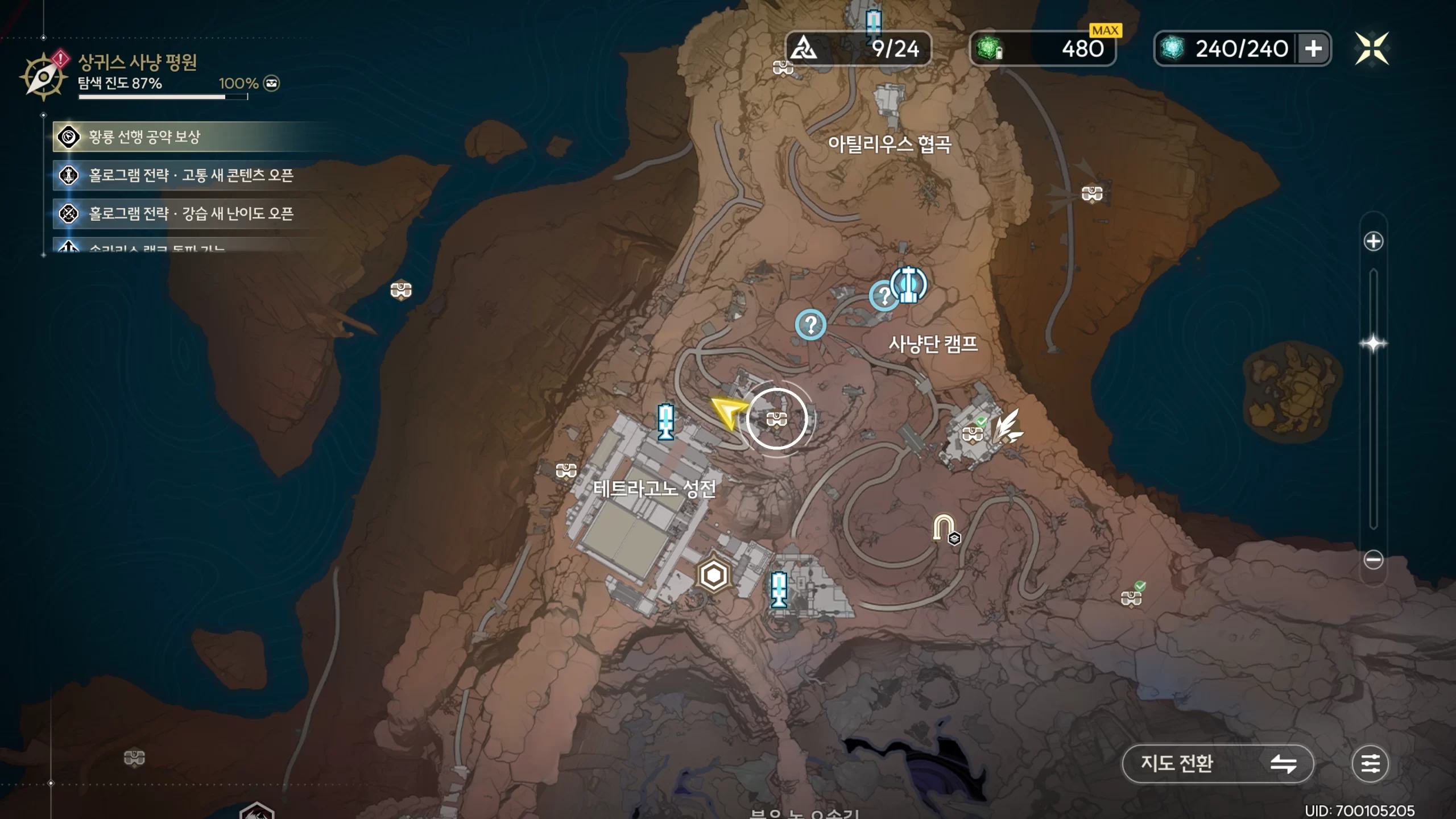
Task: Add more of the 240/240 currency
Action: (1313, 49)
